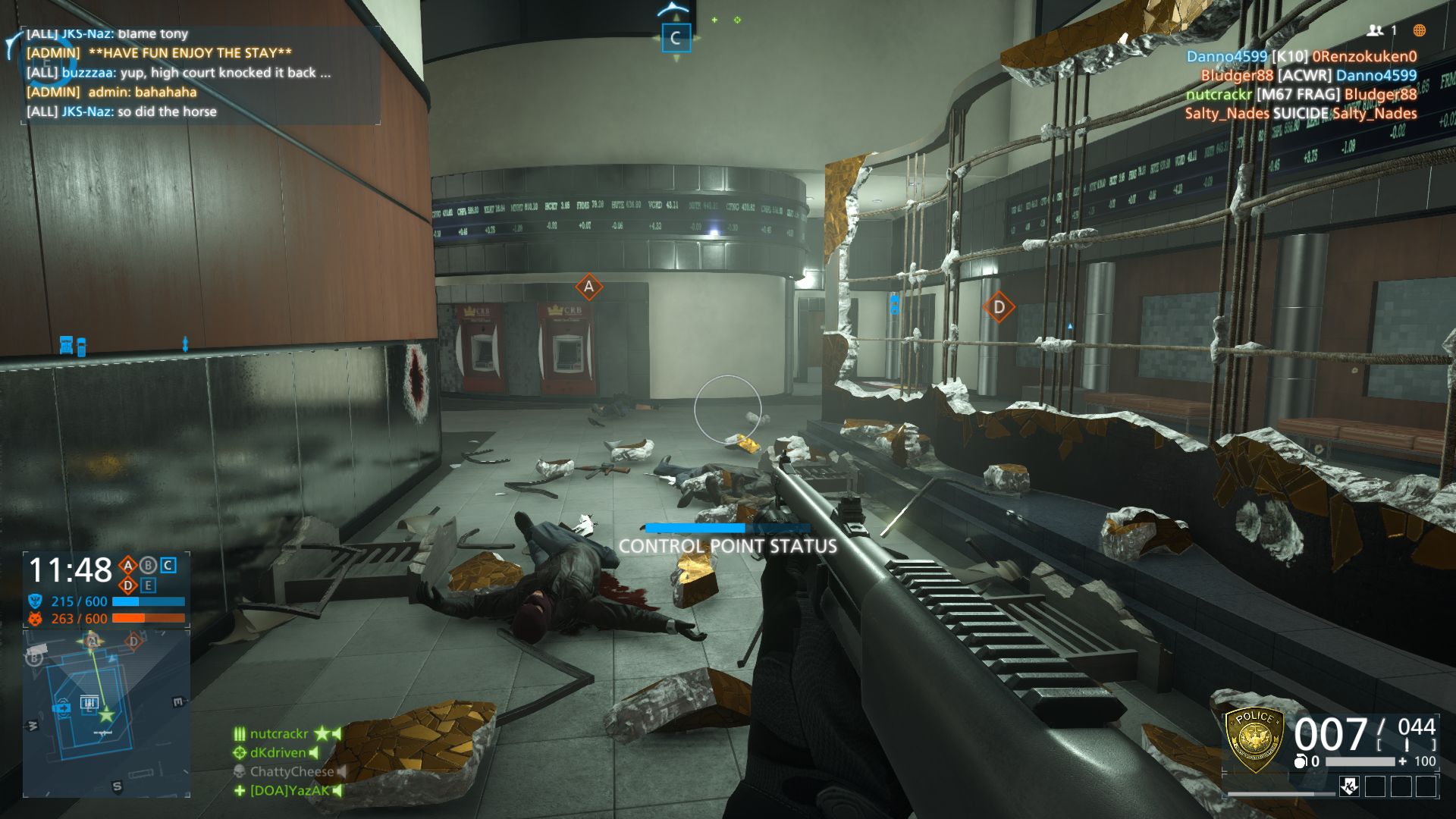Pick ChattyCheese in the squad list

pyautogui.click(x=291, y=772)
